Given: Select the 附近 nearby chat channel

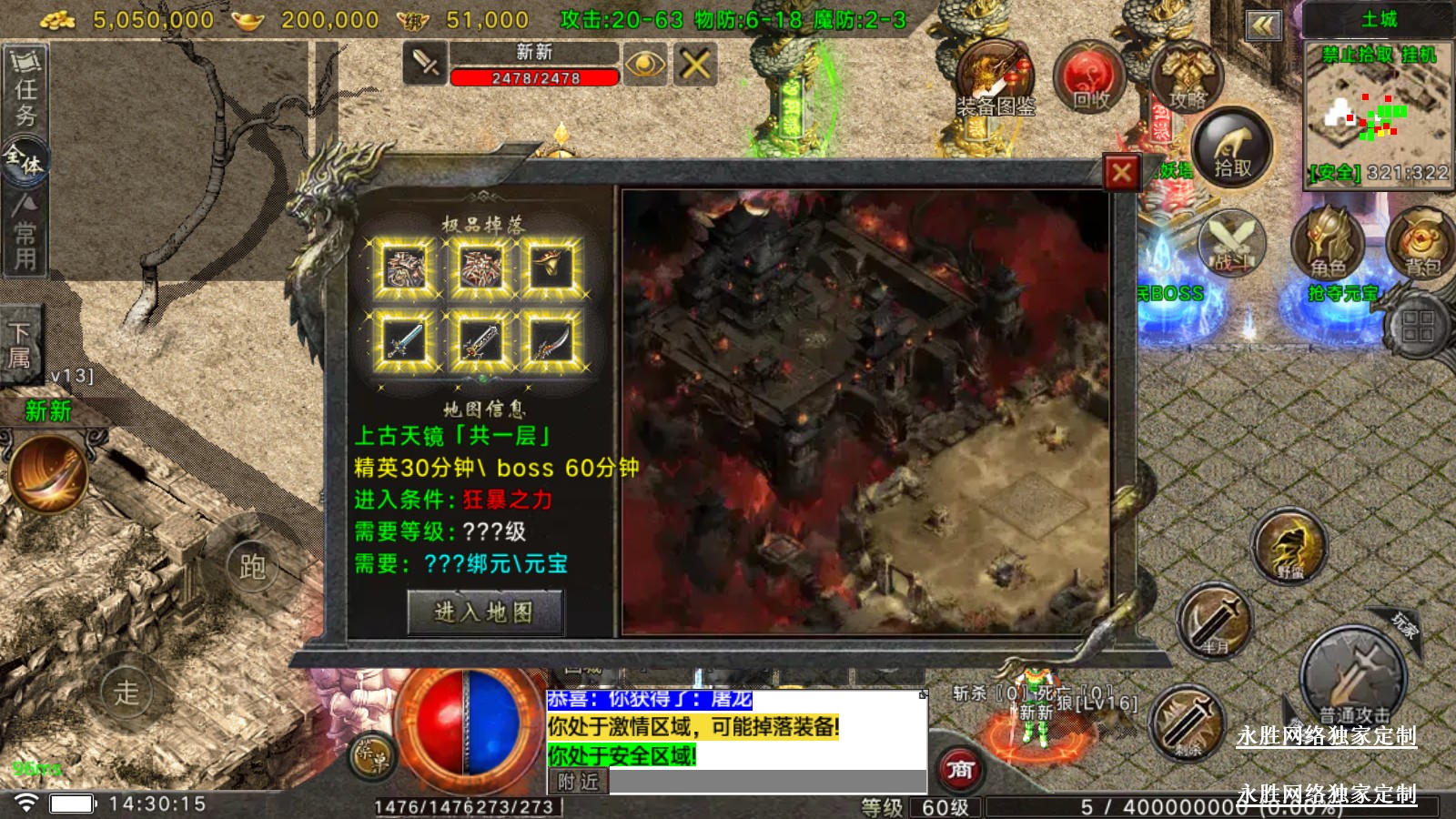Looking at the screenshot, I should 578,782.
